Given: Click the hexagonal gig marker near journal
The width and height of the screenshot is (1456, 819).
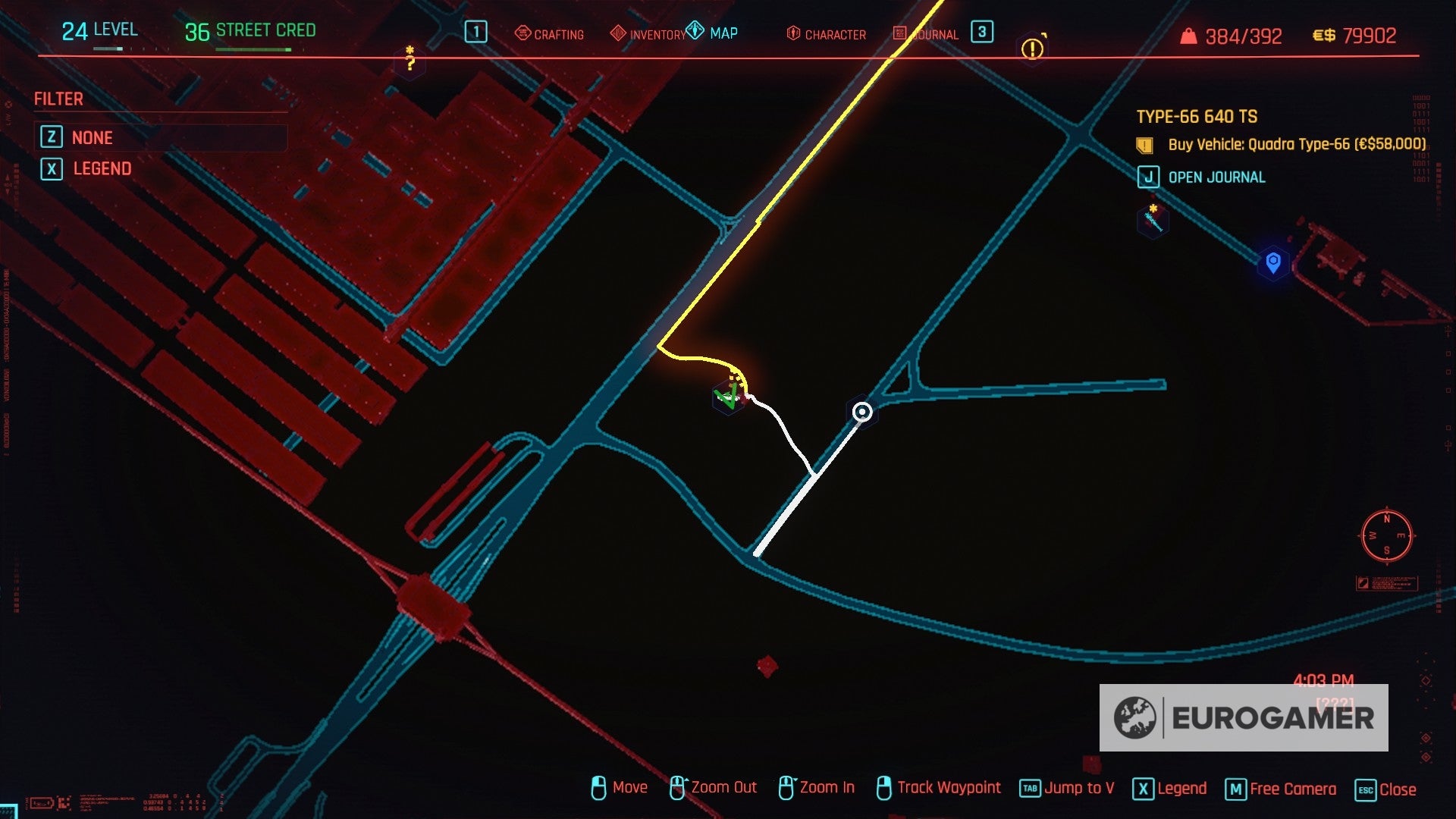Looking at the screenshot, I should click(1153, 220).
